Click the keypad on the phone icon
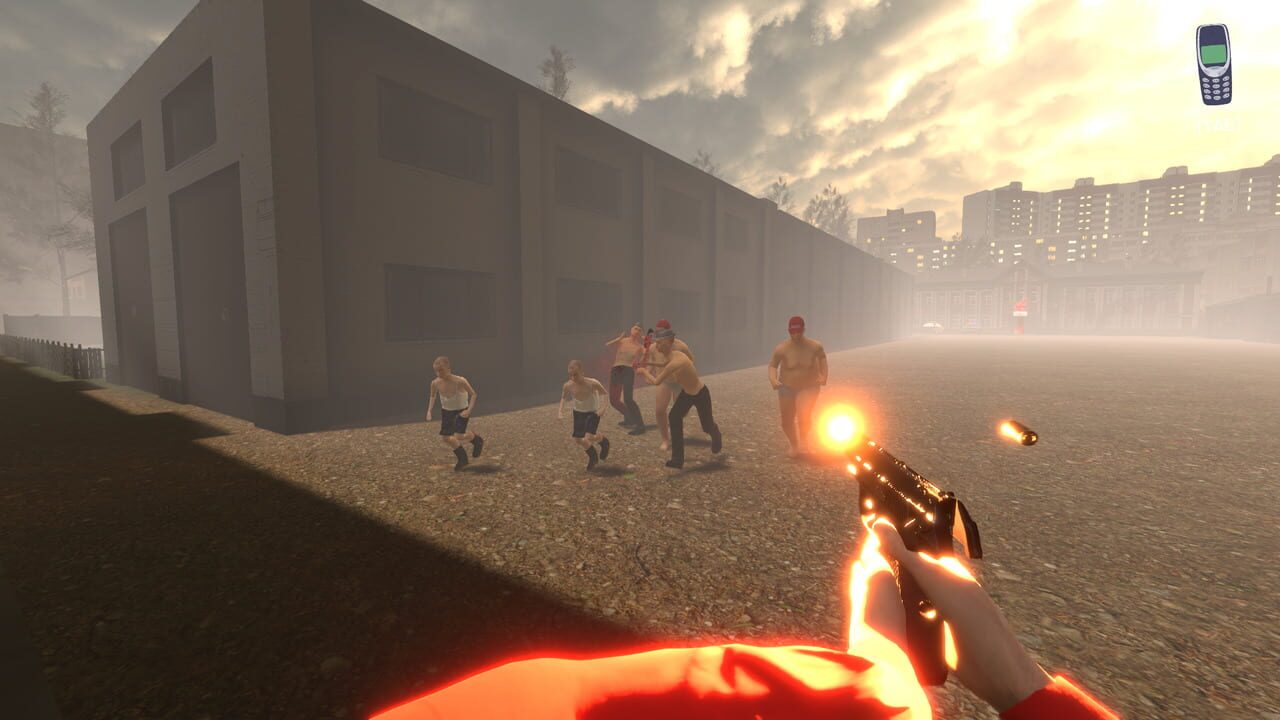Viewport: 1280px width, 720px height. click(1216, 88)
